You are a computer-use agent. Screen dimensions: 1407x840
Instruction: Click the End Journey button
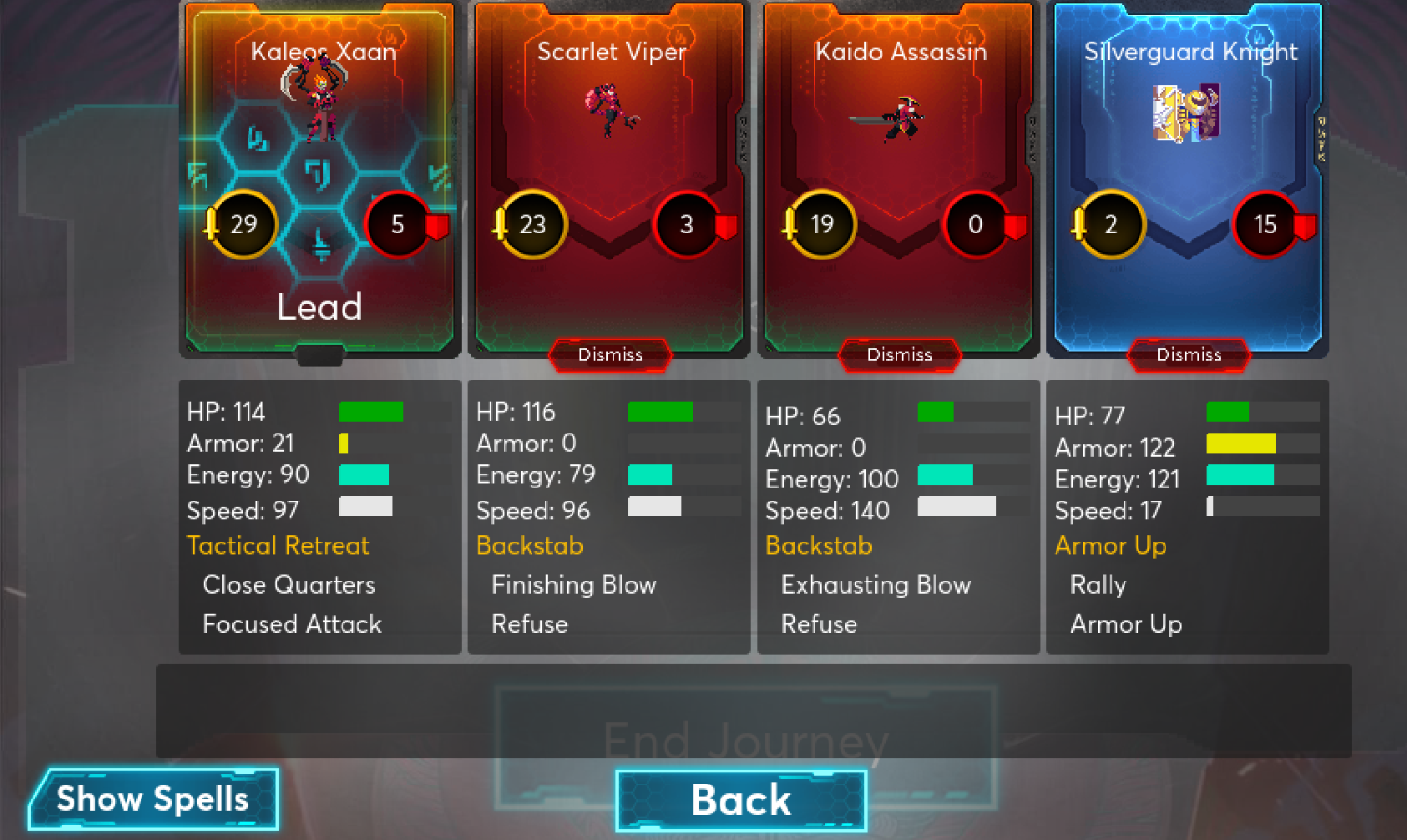[x=746, y=738]
